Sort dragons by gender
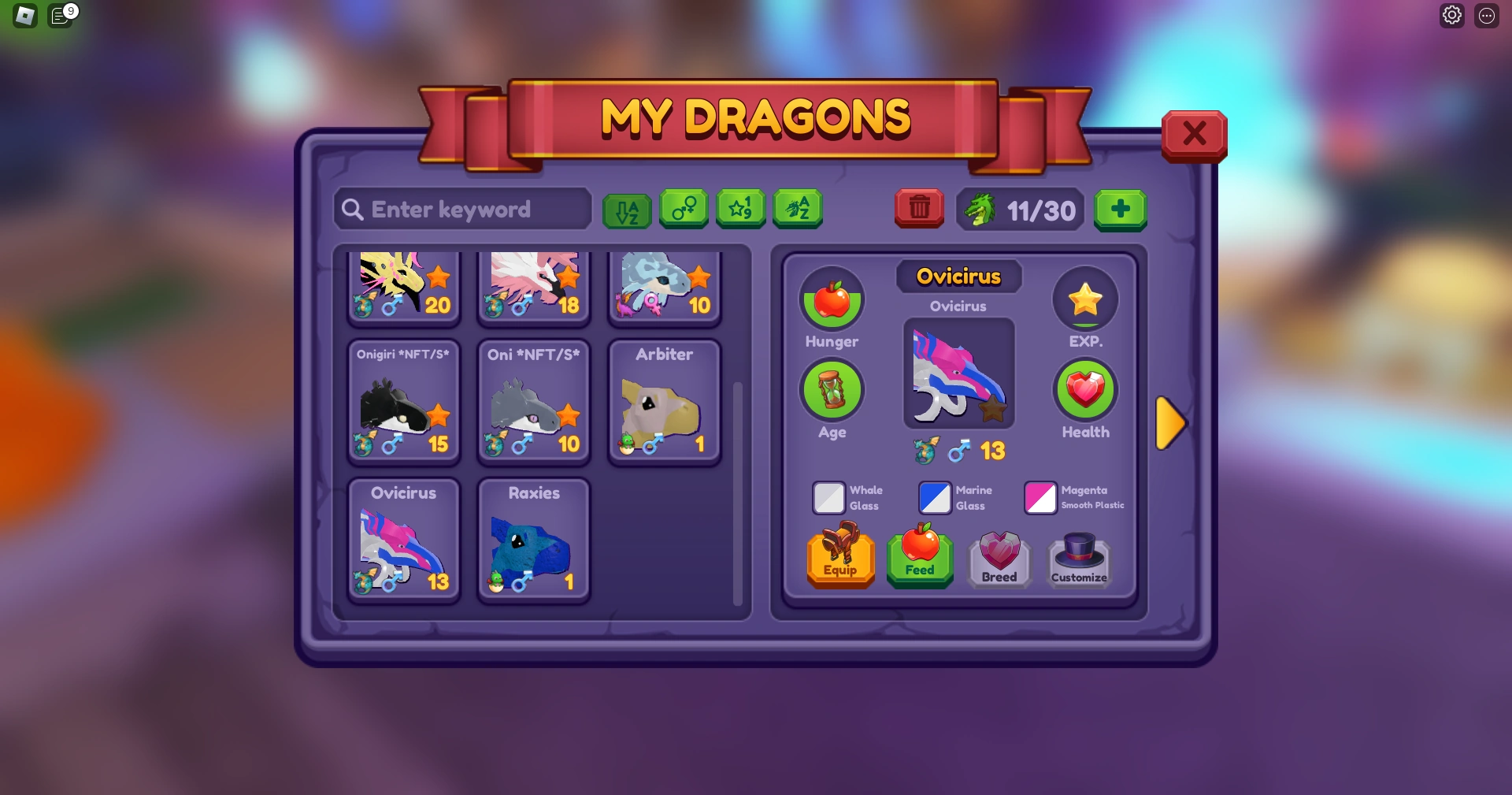1512x795 pixels. [x=684, y=209]
